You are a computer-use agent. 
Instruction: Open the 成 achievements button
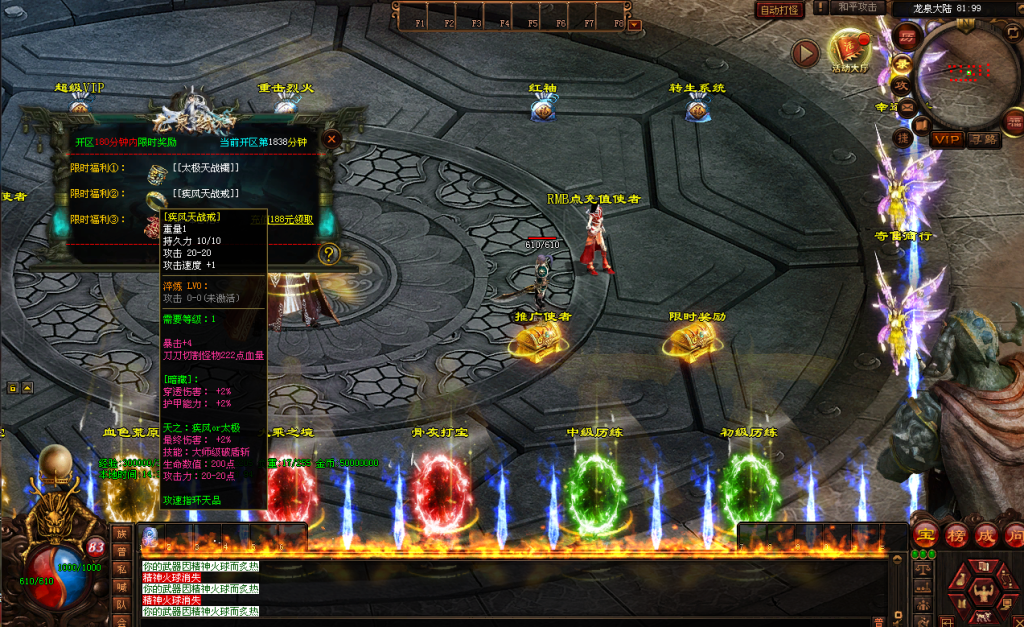986,536
